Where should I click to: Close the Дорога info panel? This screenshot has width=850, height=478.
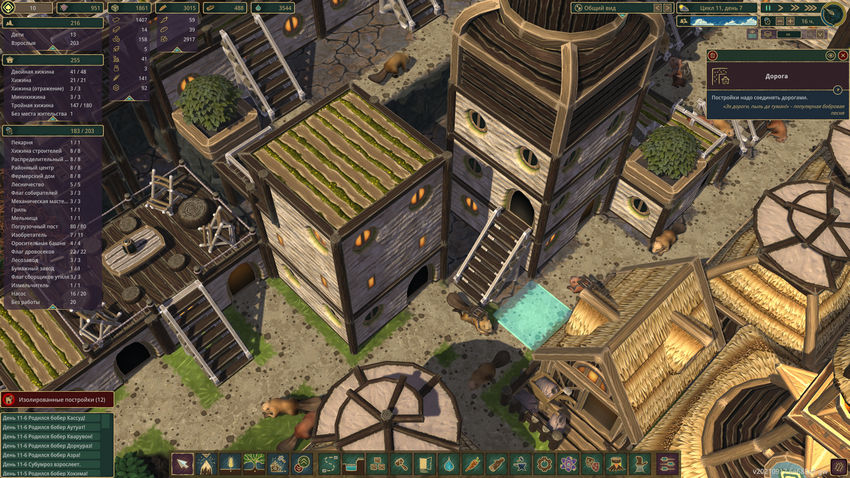coord(842,57)
